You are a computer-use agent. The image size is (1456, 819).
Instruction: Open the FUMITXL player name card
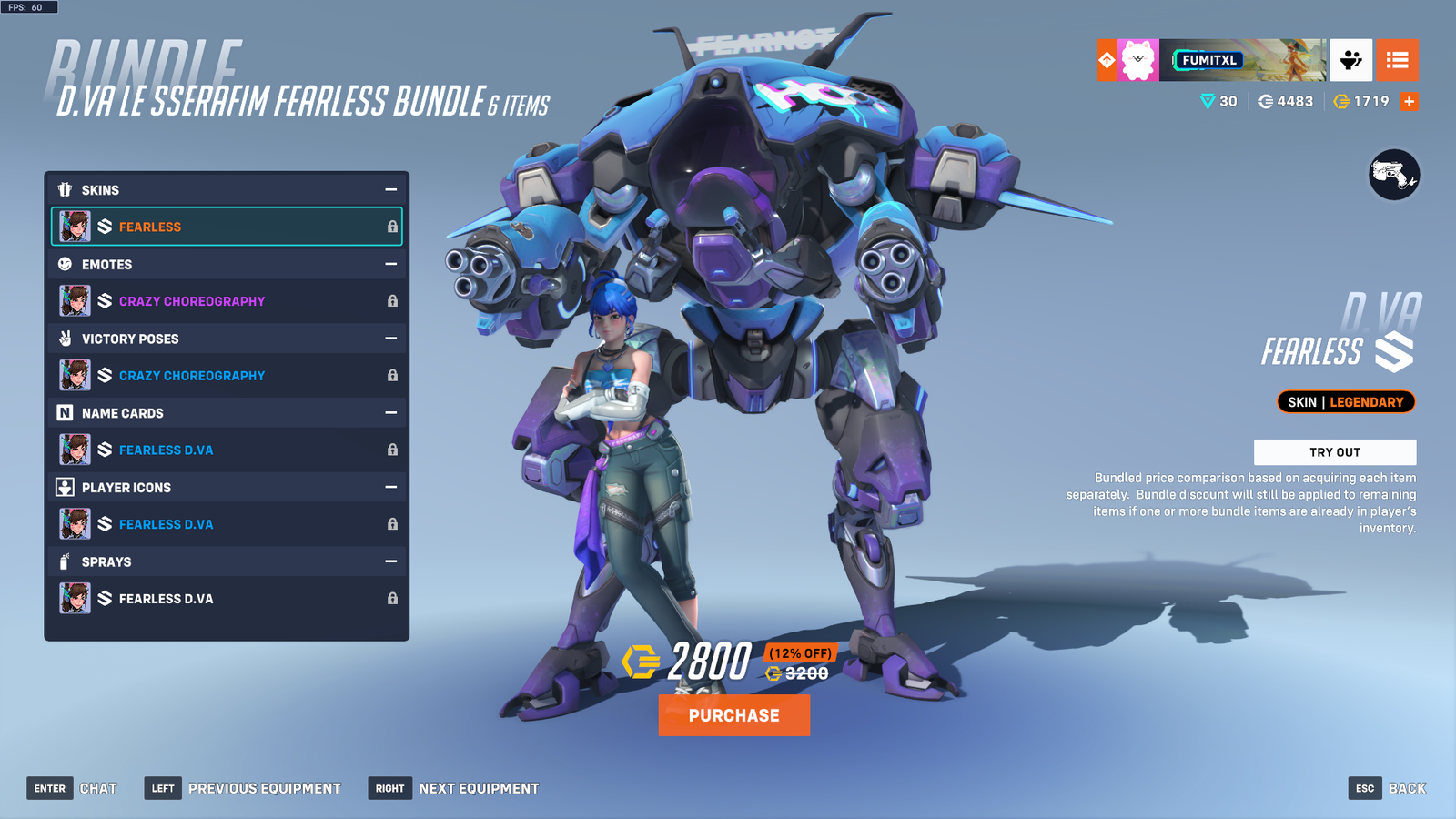[x=1210, y=60]
